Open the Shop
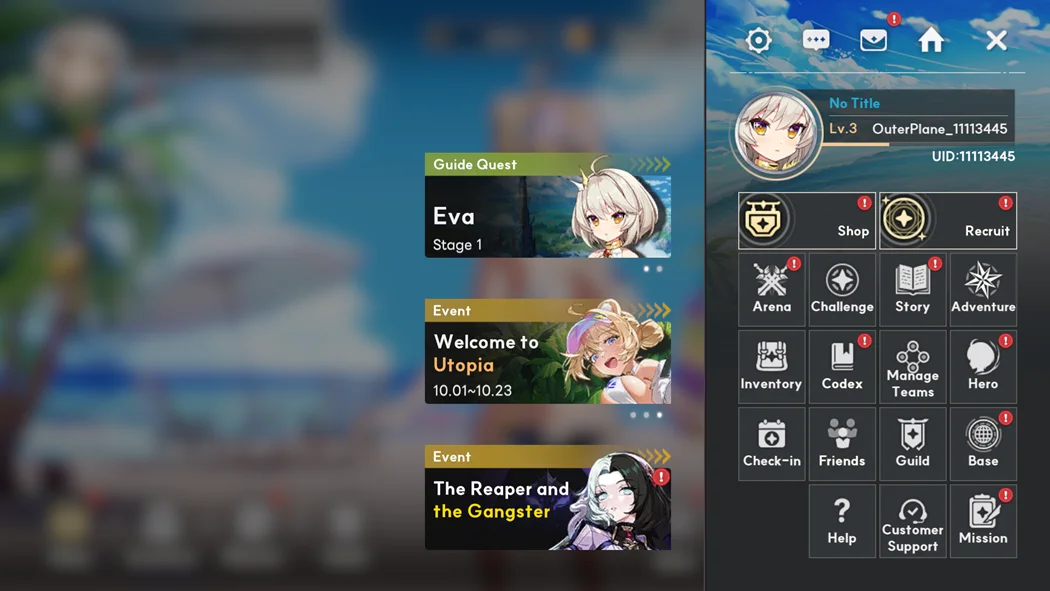Screen dimensions: 1050x591 tap(807, 221)
